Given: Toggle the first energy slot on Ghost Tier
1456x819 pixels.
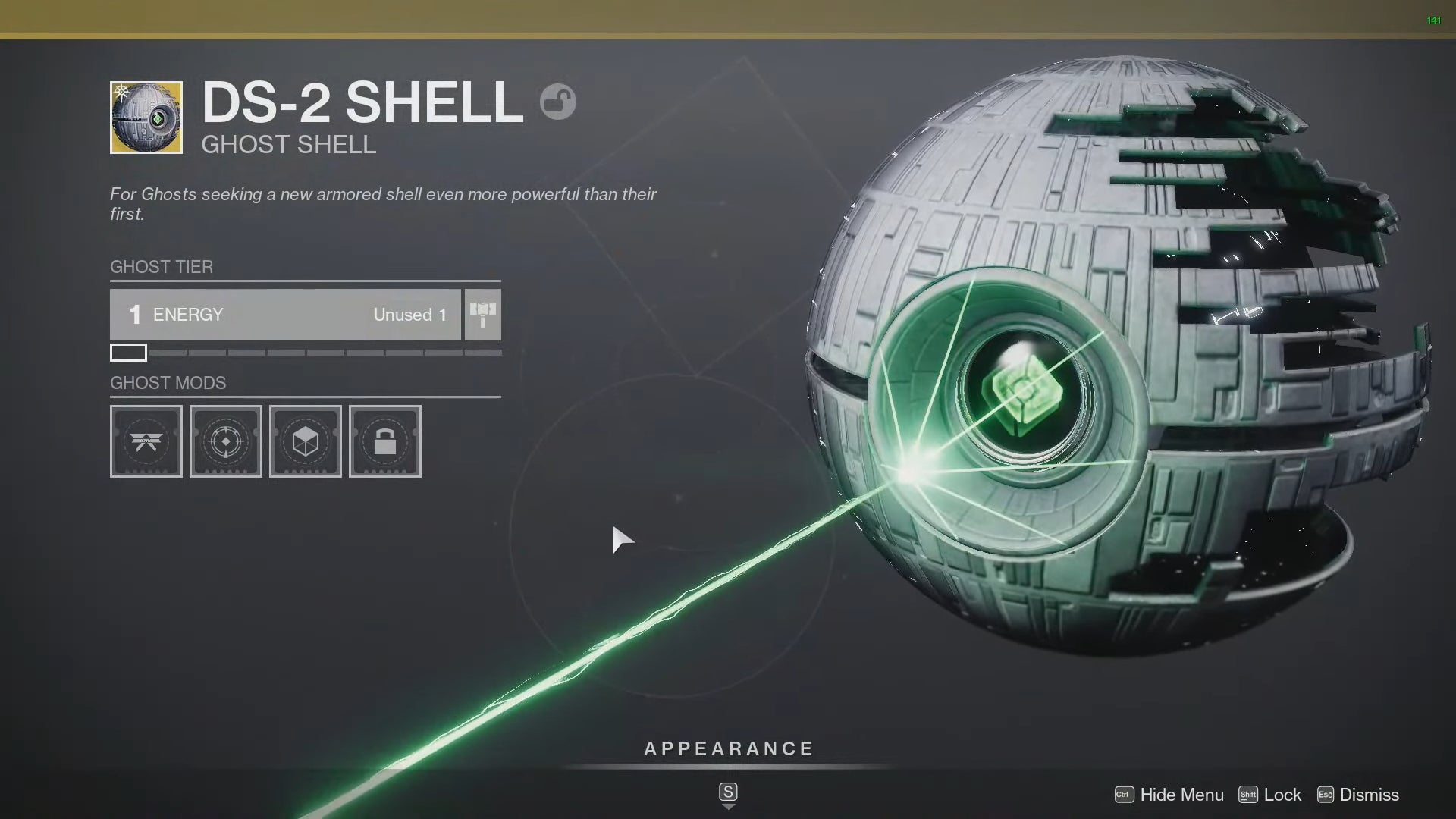Looking at the screenshot, I should click(x=128, y=352).
